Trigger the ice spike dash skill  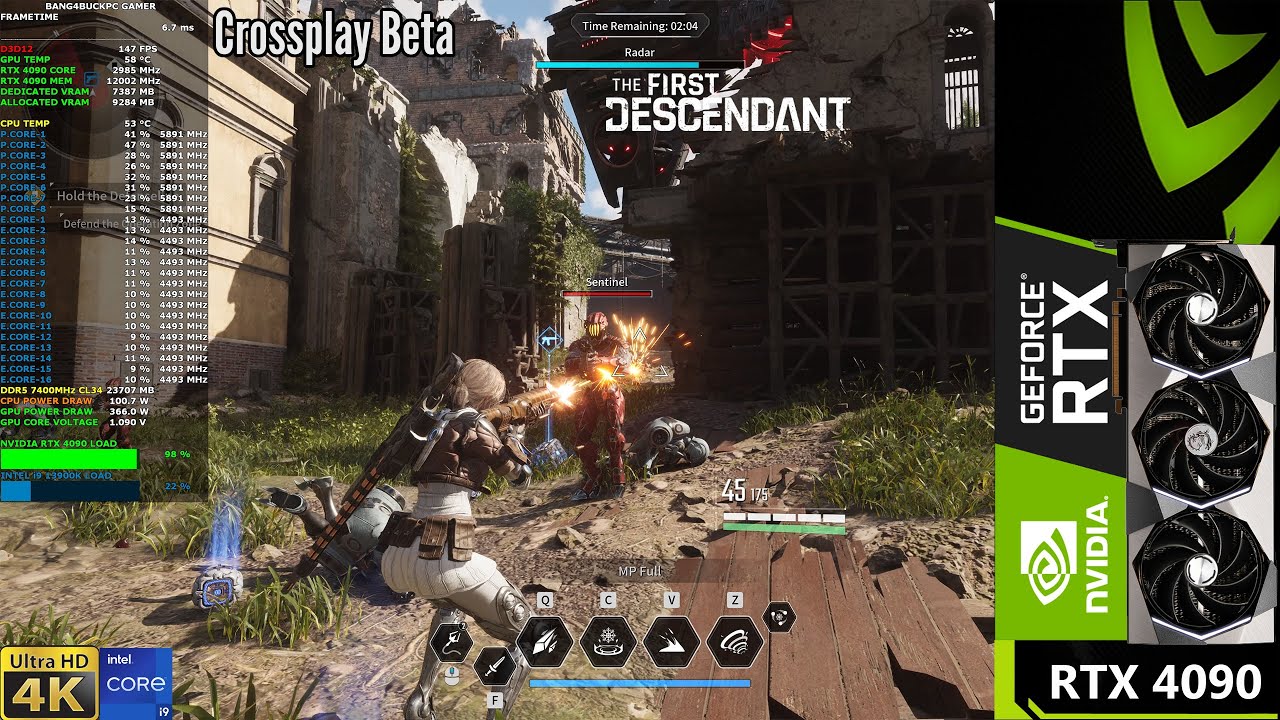point(672,640)
